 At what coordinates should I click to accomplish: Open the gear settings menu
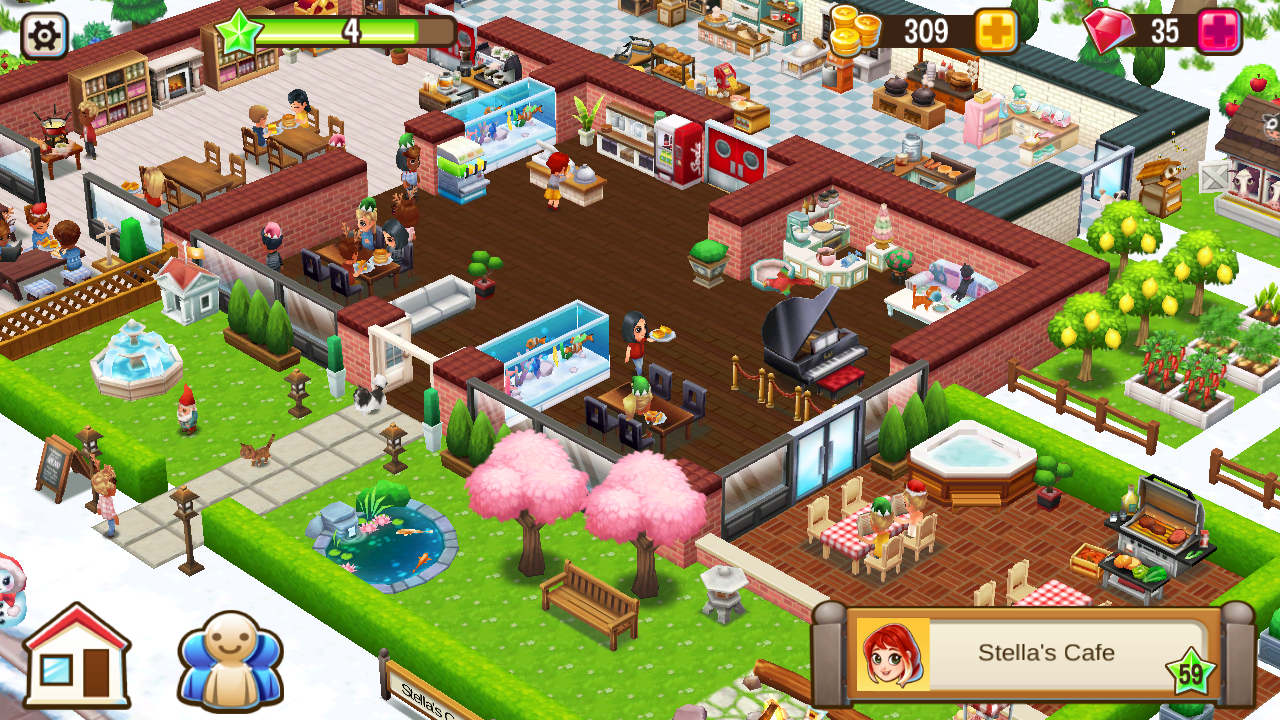pyautogui.click(x=44, y=35)
